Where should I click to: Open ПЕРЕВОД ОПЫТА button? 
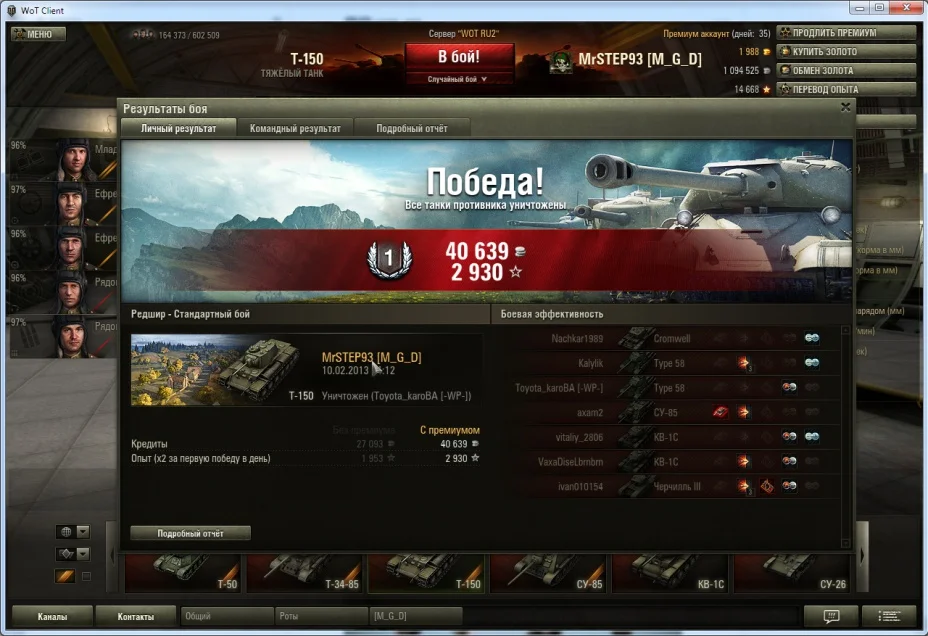point(846,90)
